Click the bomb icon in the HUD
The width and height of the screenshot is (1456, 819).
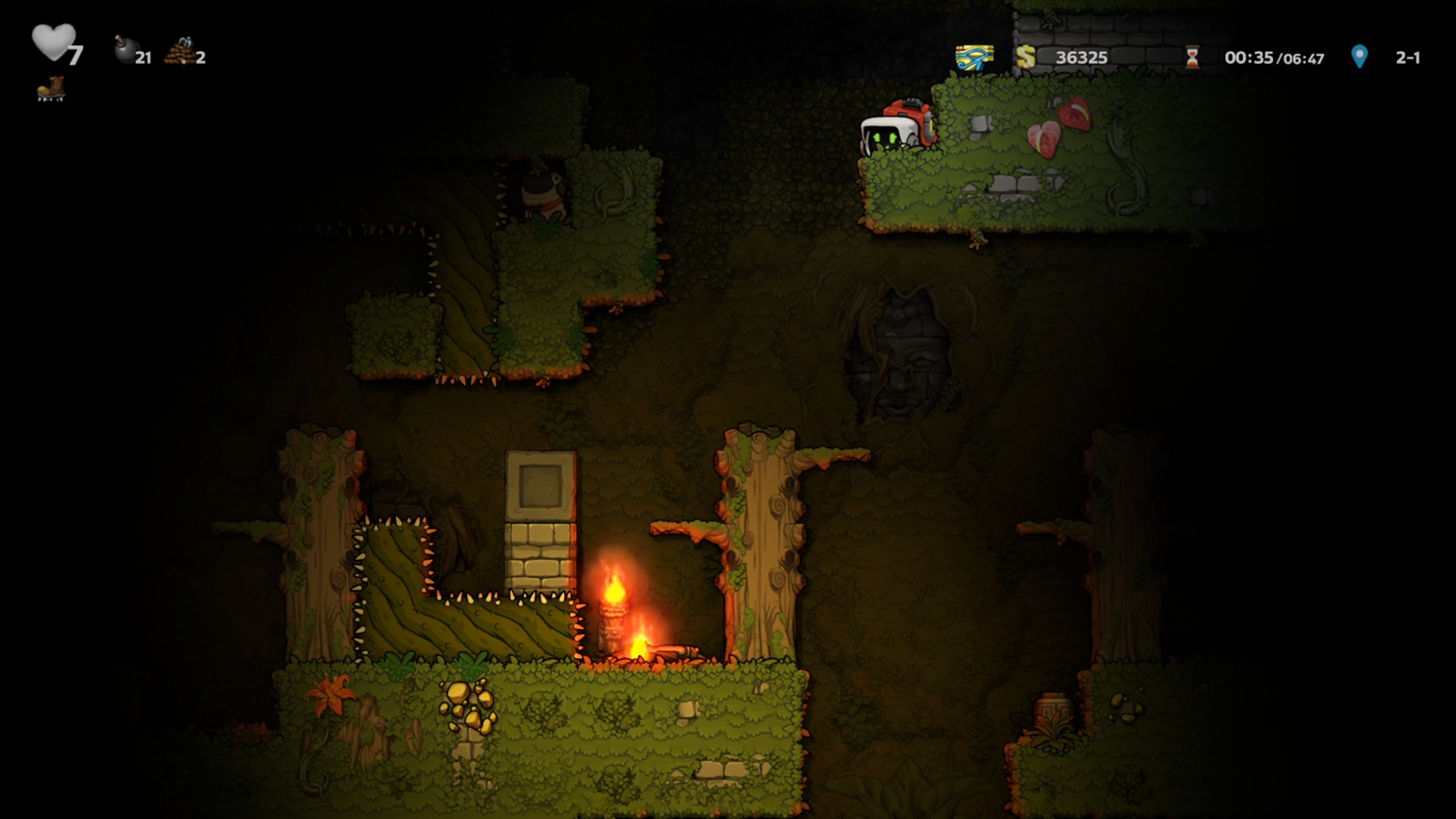[125, 50]
